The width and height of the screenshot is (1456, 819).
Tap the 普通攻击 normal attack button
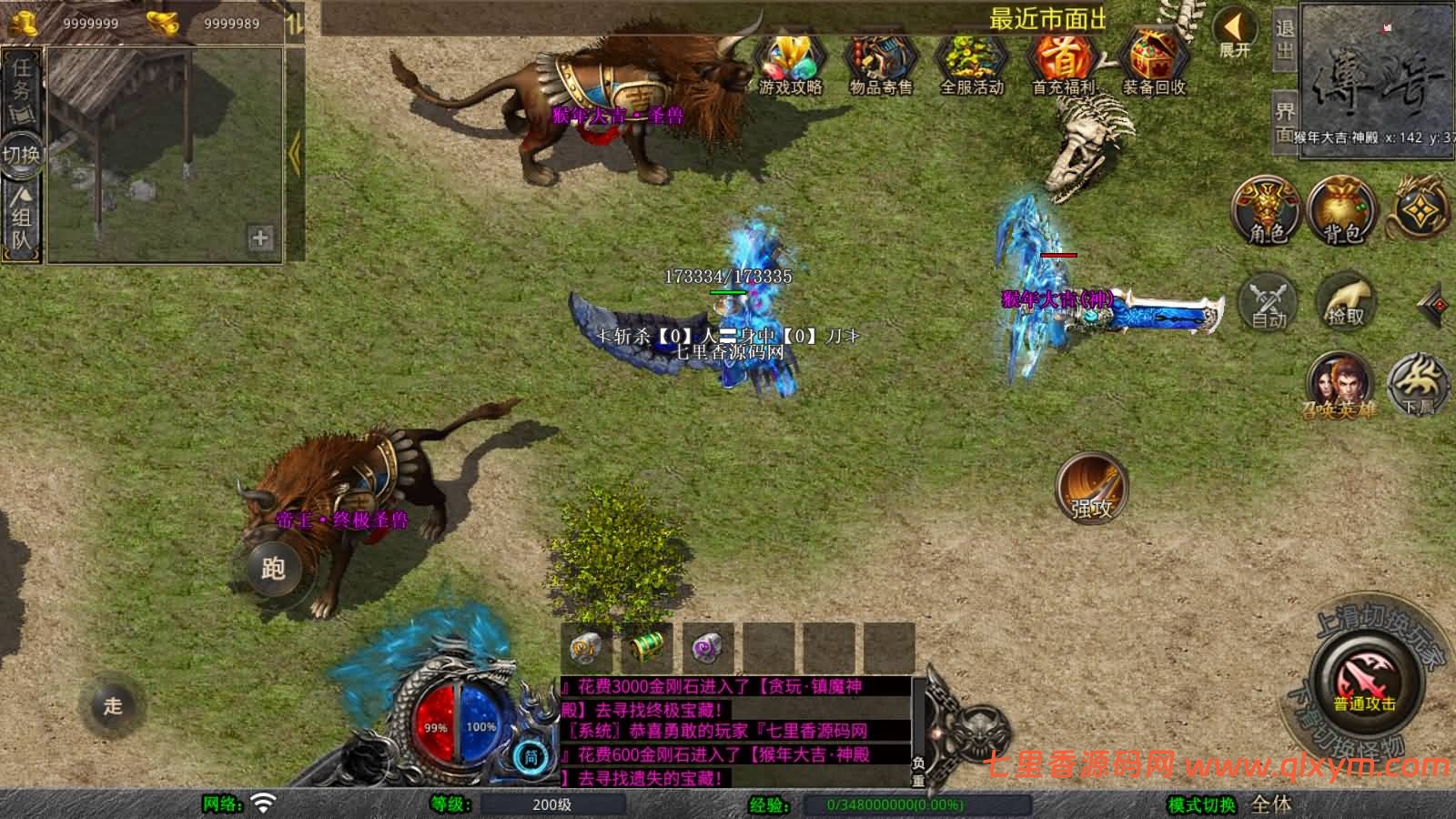1365,684
